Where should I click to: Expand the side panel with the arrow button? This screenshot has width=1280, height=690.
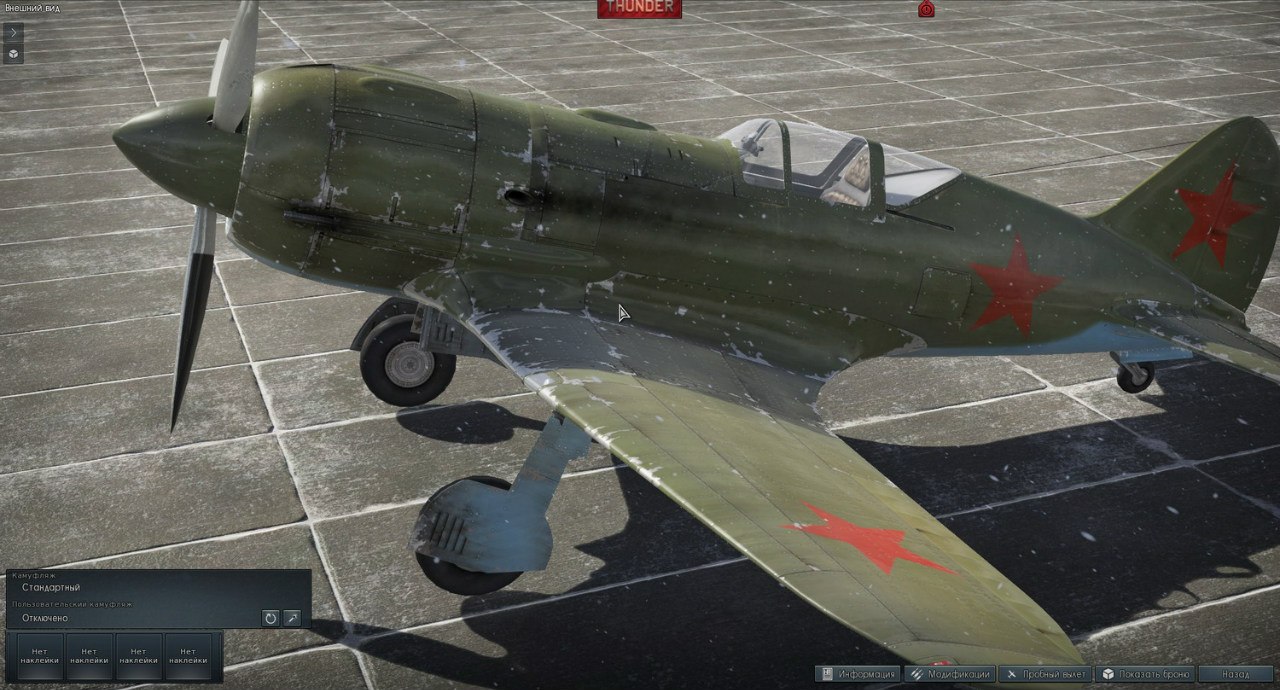pyautogui.click(x=13, y=32)
